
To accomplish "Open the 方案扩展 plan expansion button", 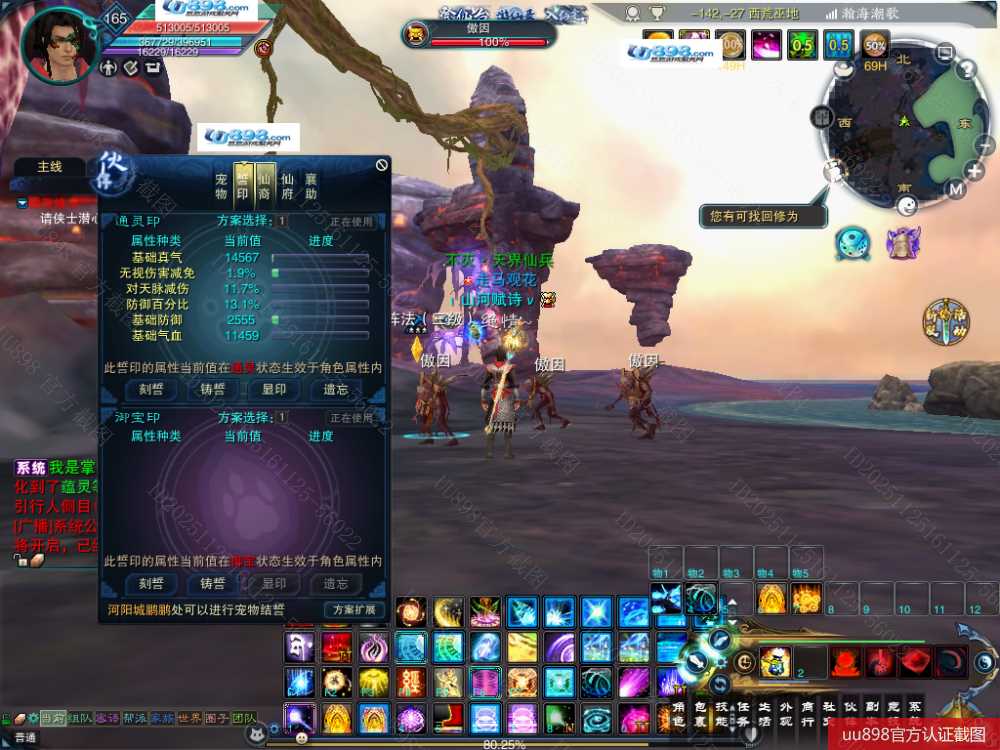I will tap(353, 609).
